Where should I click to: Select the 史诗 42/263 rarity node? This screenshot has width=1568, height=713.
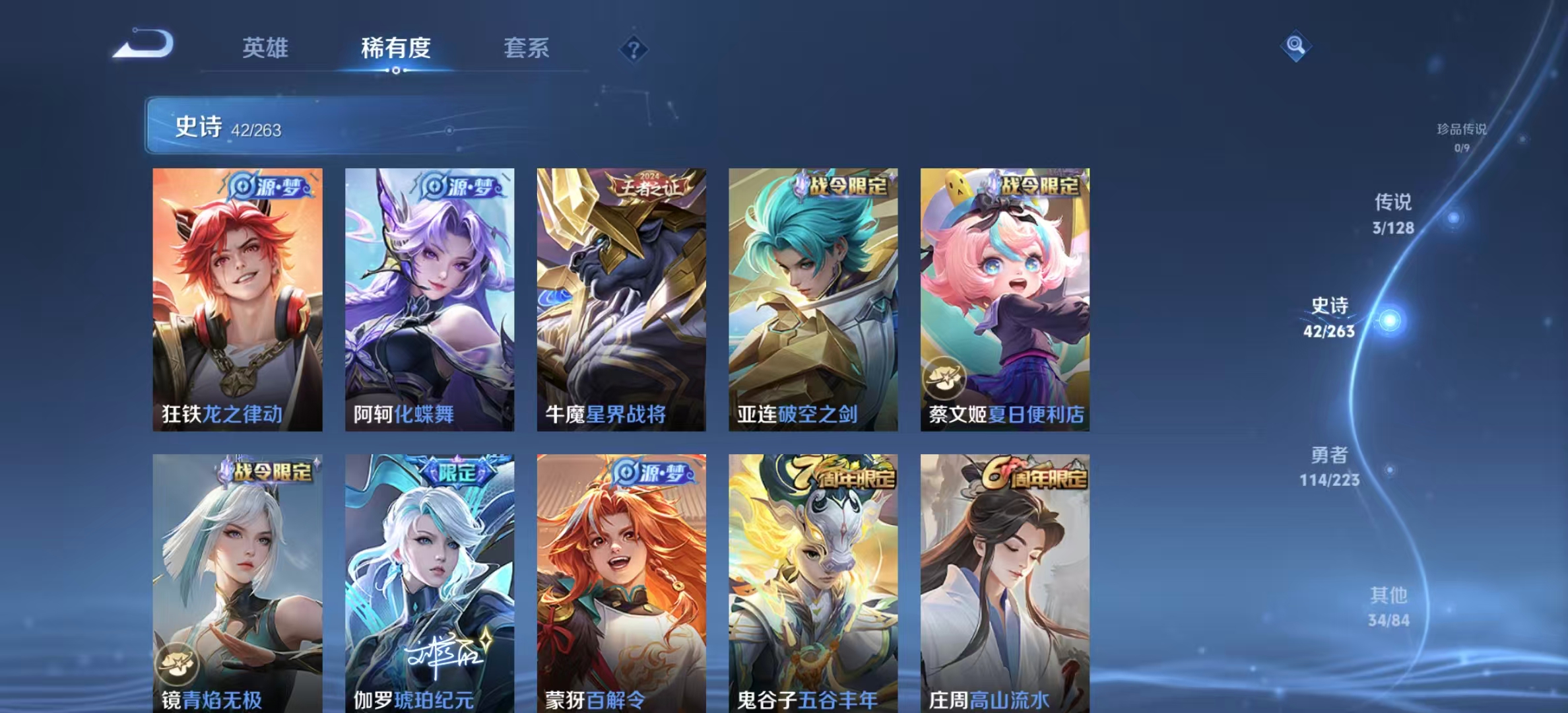(x=1330, y=318)
